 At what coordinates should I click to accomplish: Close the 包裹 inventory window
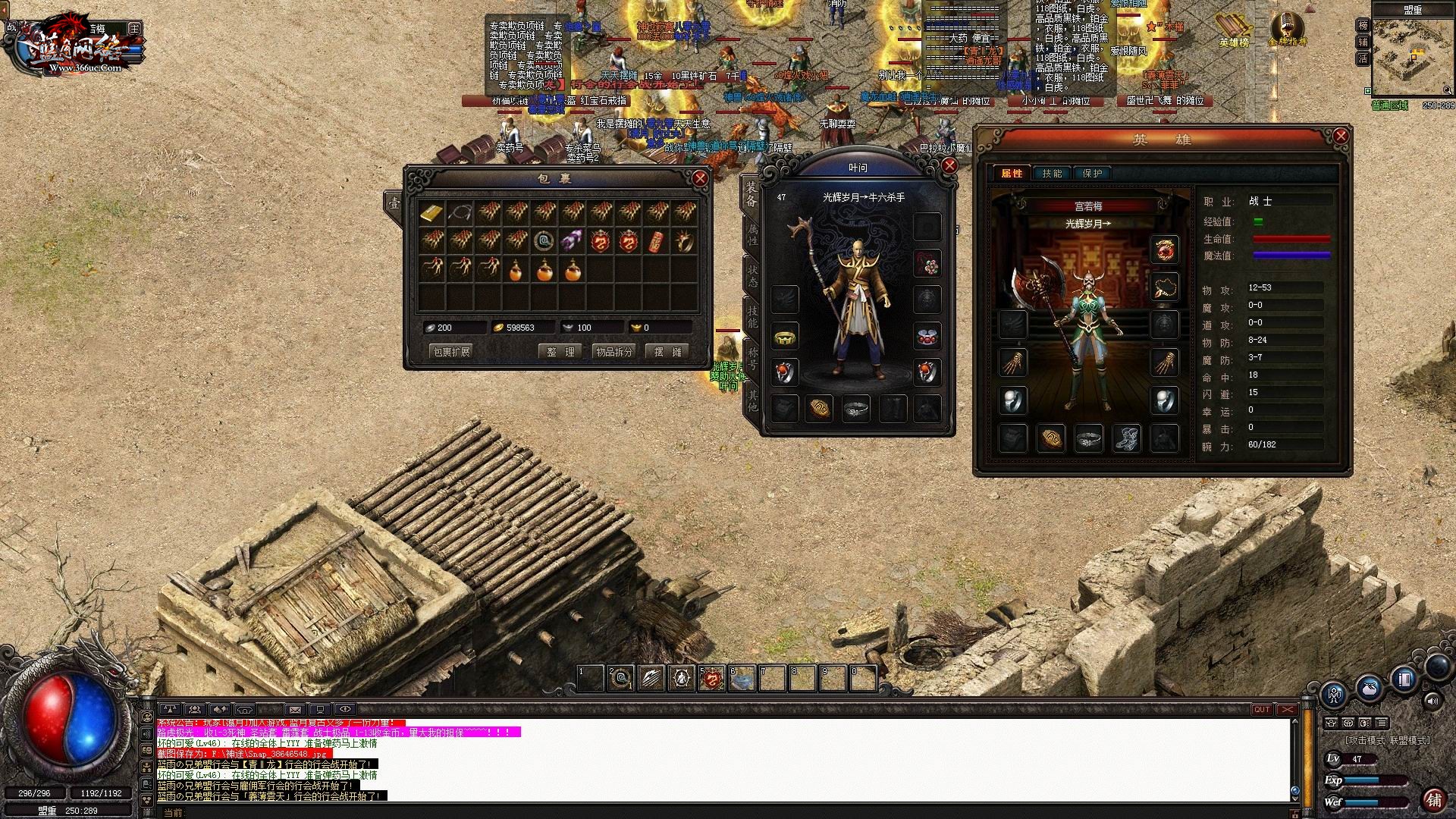tap(699, 179)
